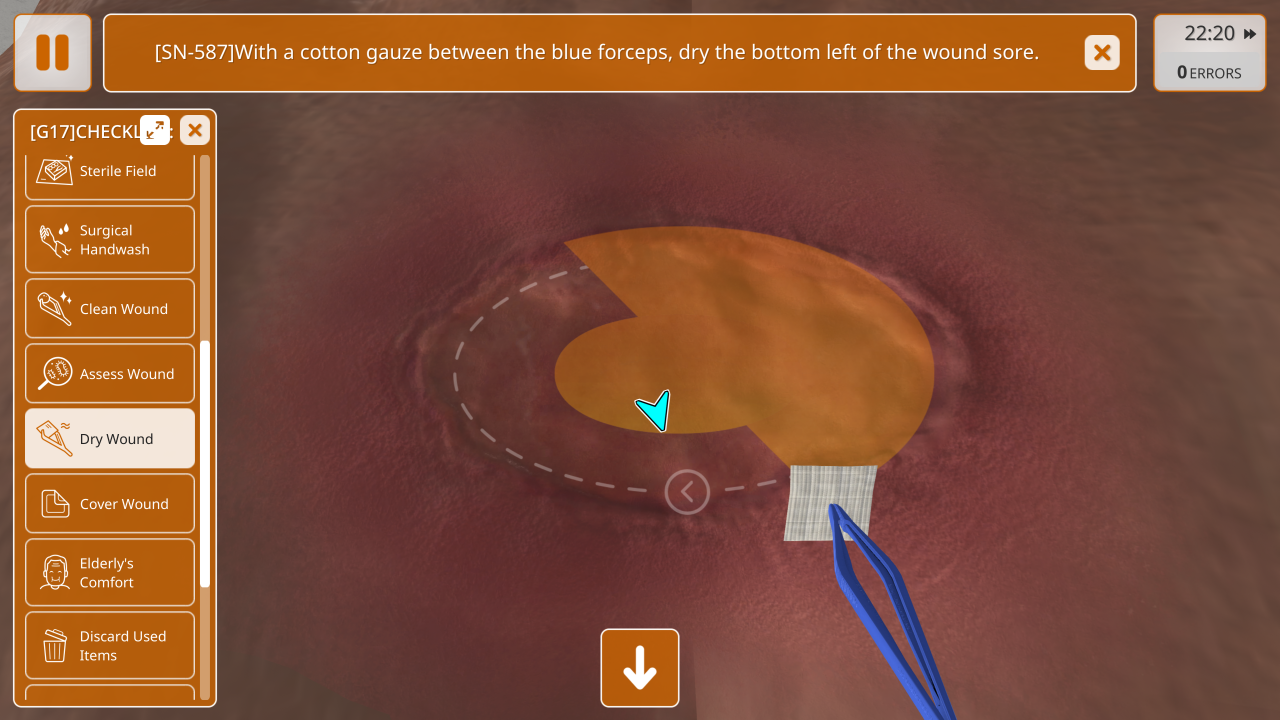Choose the Discard Used Items step
Screen dimensions: 1280x720
coord(110,646)
